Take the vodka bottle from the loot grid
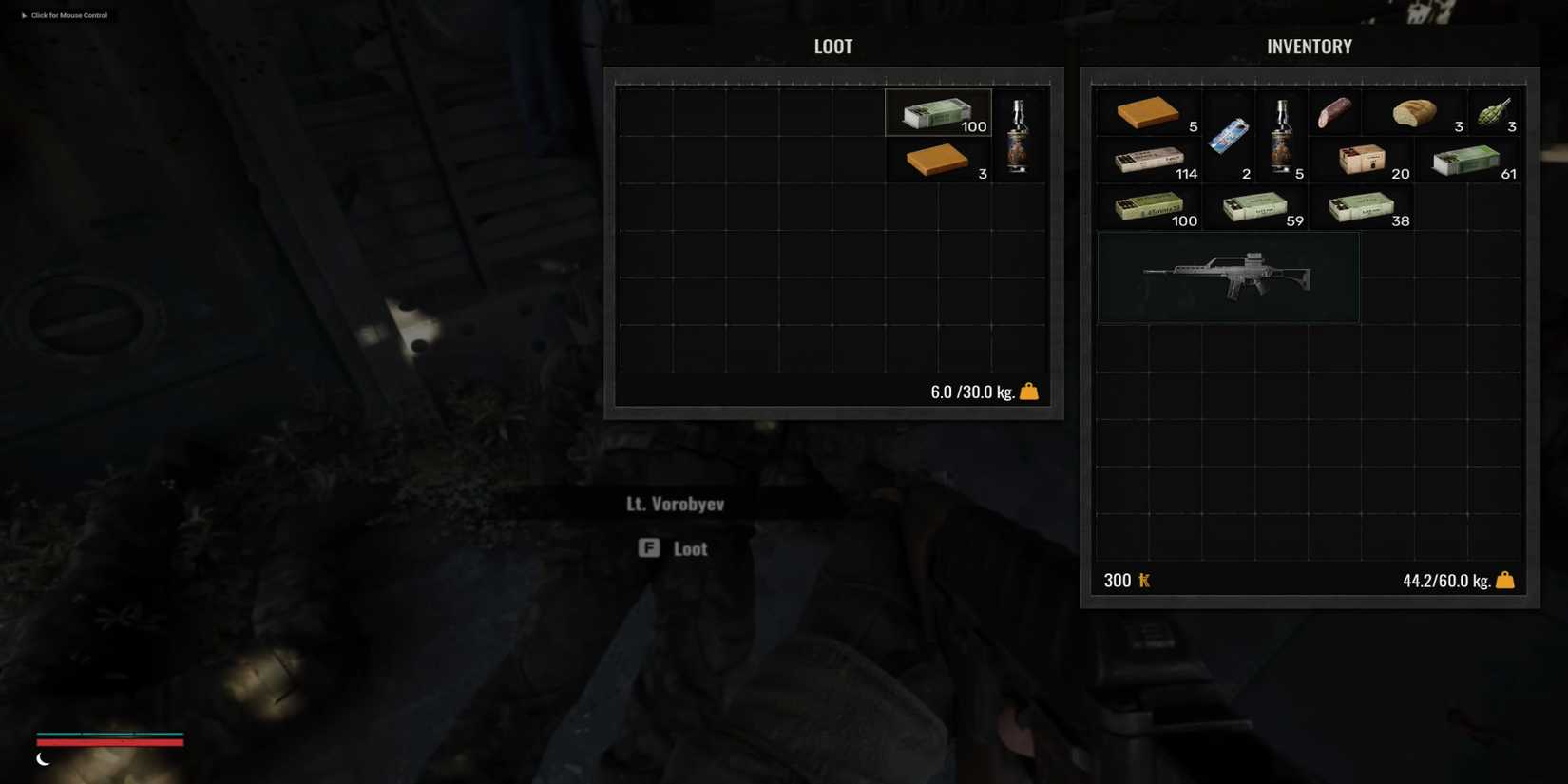1568x784 pixels. tap(1018, 133)
